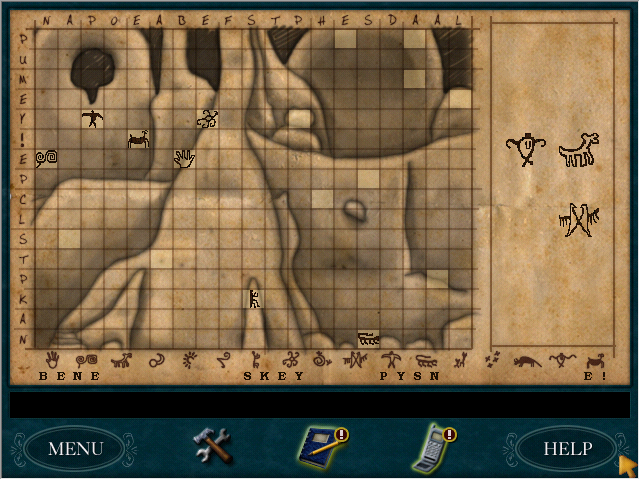The image size is (640, 480).
Task: Open the MENU button
Action: pyautogui.click(x=76, y=448)
